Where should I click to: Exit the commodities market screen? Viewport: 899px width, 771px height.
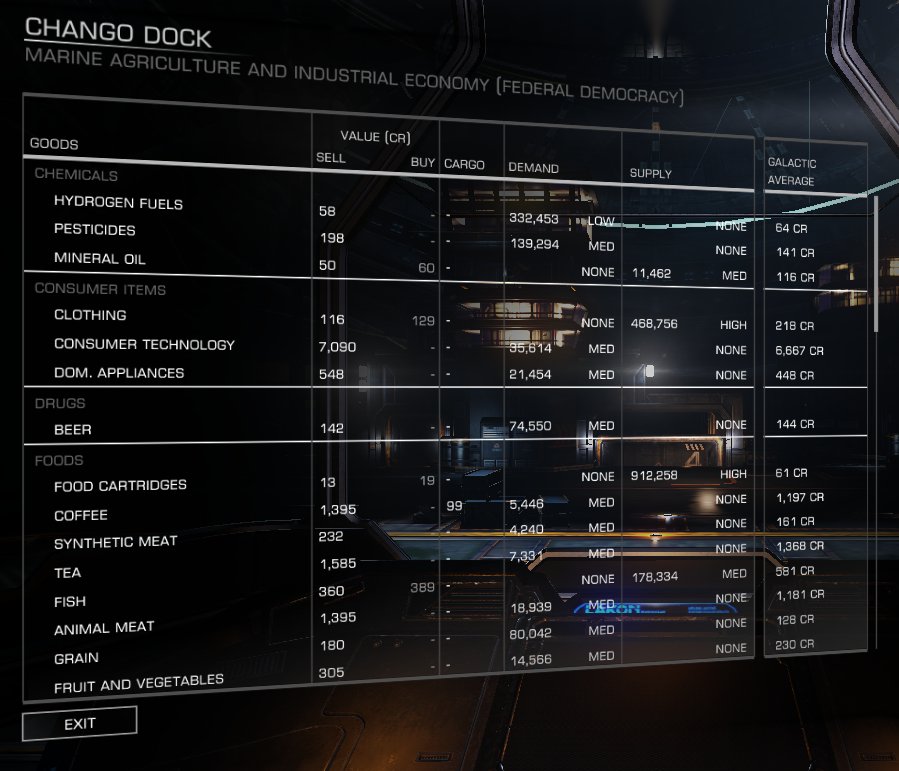(79, 723)
